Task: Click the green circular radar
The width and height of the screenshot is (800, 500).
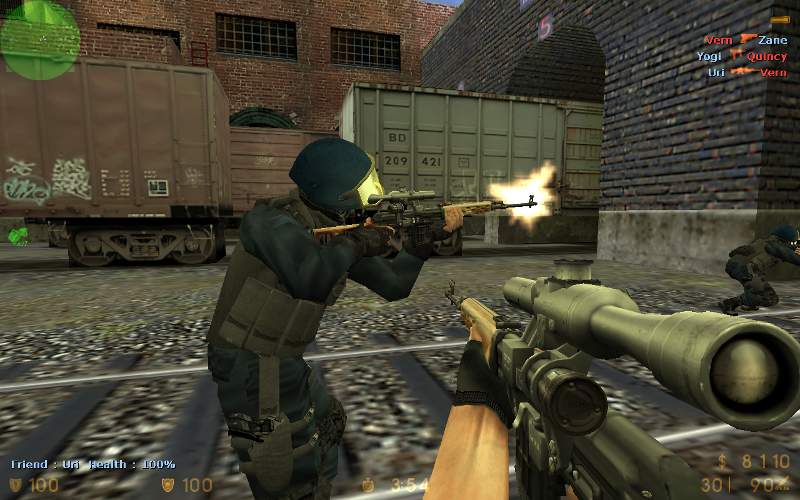Action: [x=39, y=38]
